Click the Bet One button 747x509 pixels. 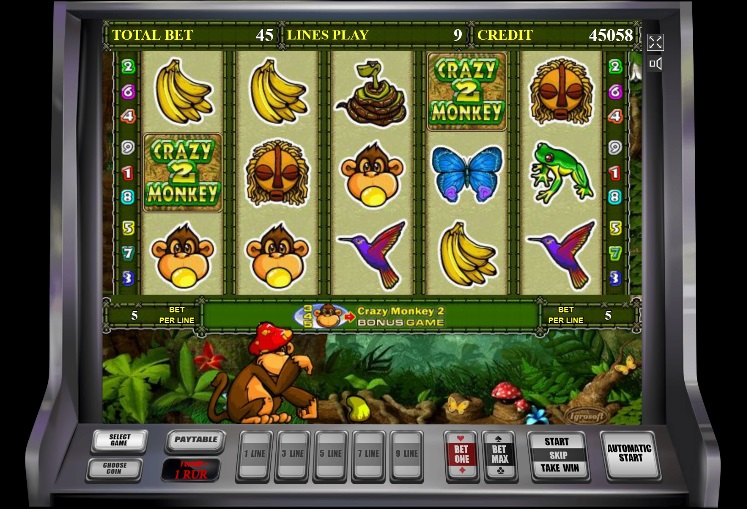tap(461, 455)
